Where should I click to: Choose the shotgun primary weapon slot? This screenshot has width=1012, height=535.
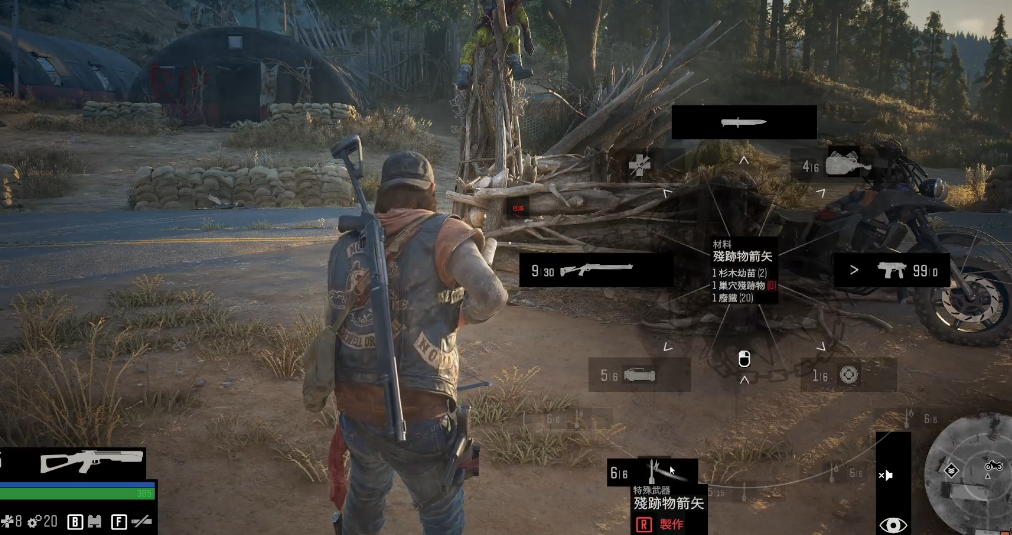pyautogui.click(x=596, y=269)
